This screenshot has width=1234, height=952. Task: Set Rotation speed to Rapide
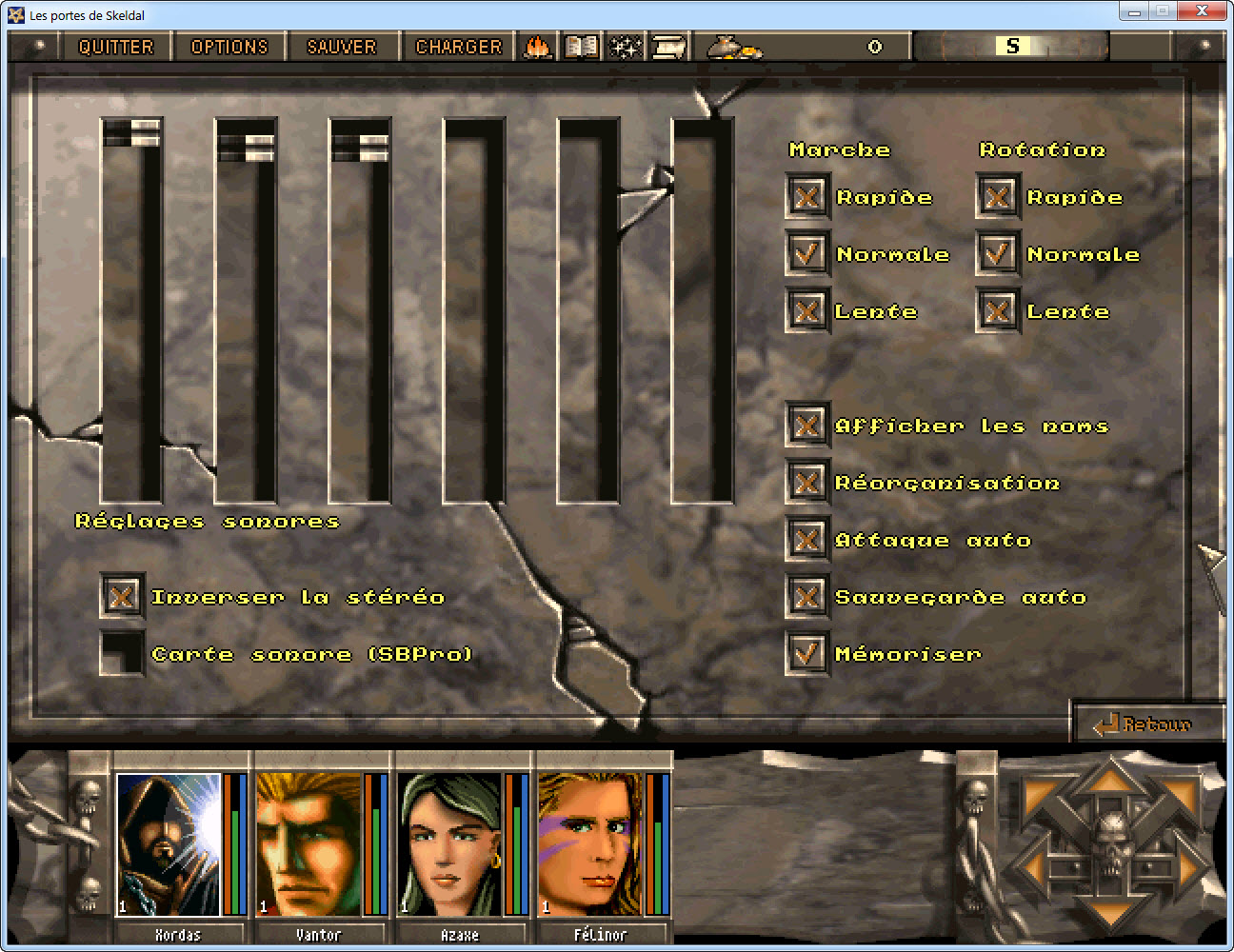(x=998, y=197)
